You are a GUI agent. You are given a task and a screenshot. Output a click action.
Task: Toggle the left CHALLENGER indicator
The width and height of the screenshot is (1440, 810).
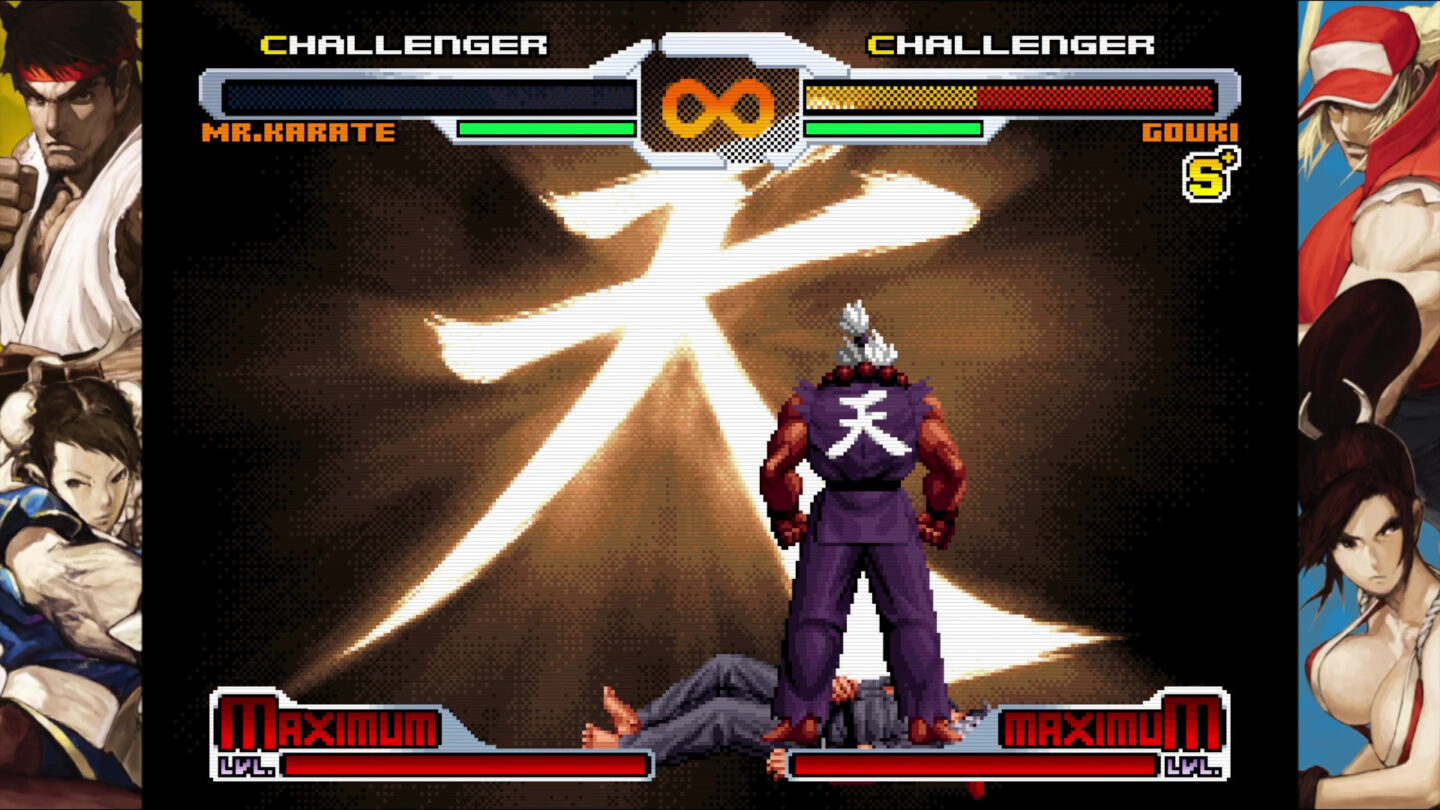pos(405,44)
